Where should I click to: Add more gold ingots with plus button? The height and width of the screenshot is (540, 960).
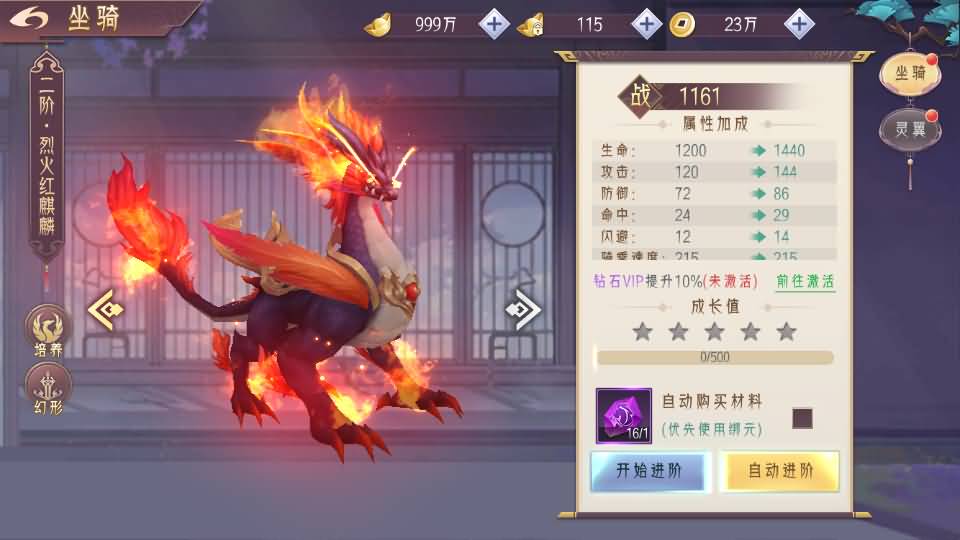click(494, 23)
